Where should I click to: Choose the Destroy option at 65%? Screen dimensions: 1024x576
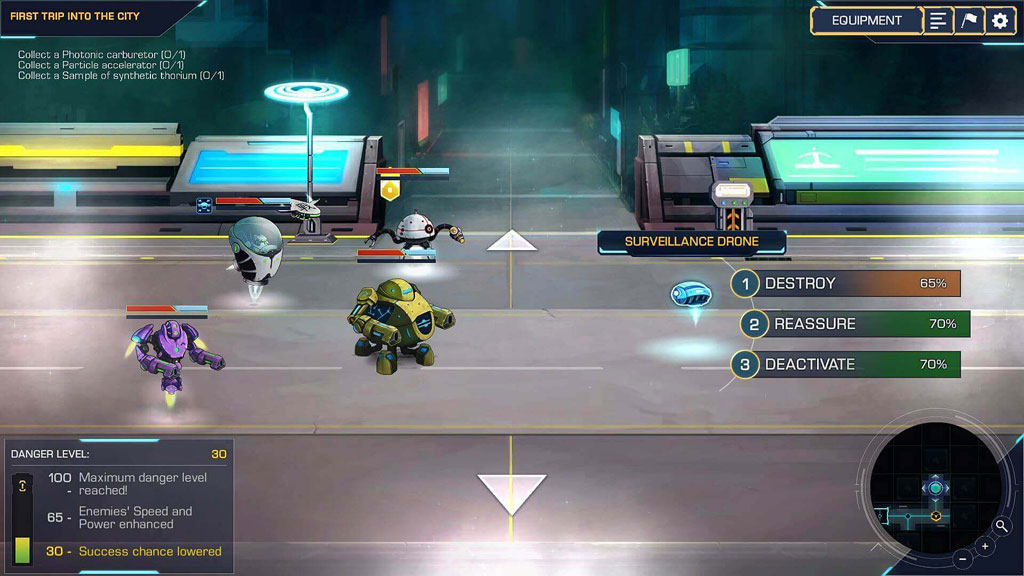(847, 284)
